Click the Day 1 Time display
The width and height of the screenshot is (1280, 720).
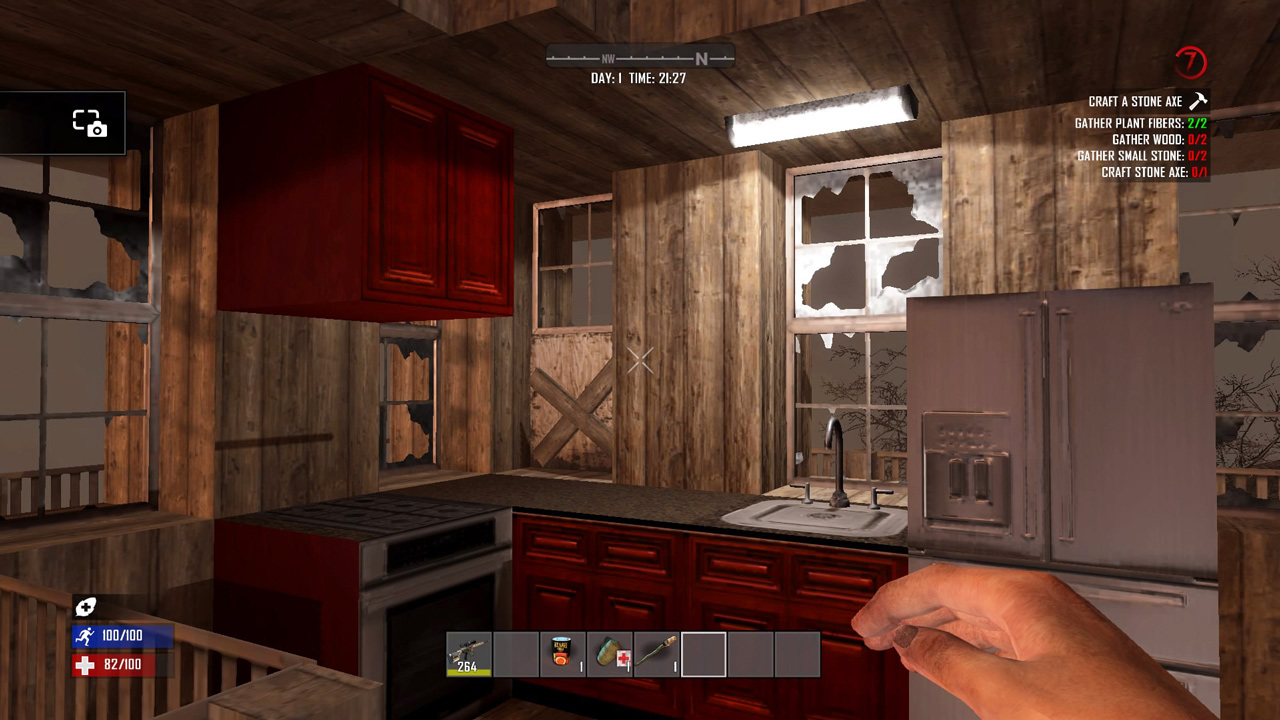pos(640,76)
